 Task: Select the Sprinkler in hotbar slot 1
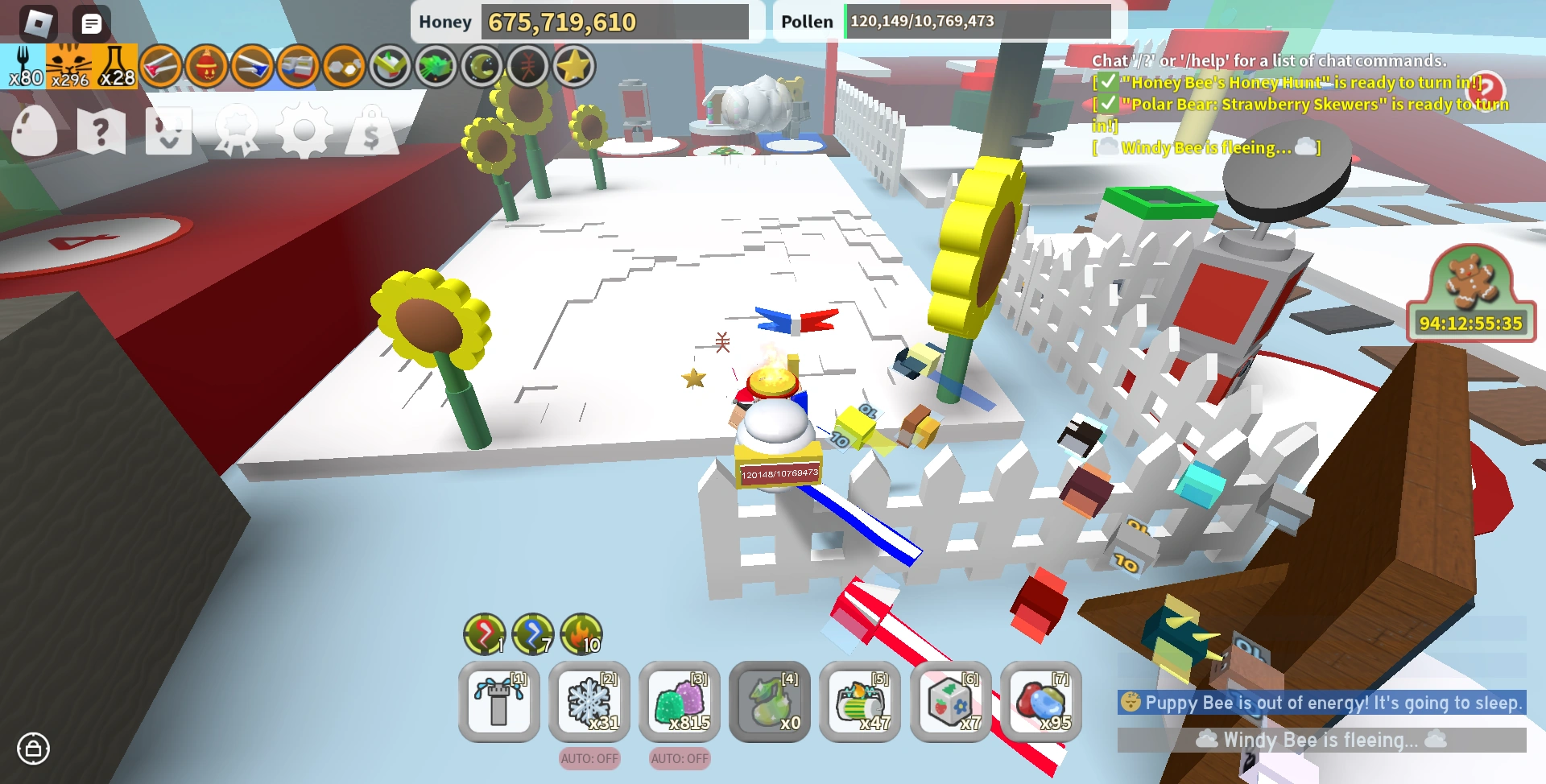pyautogui.click(x=498, y=702)
